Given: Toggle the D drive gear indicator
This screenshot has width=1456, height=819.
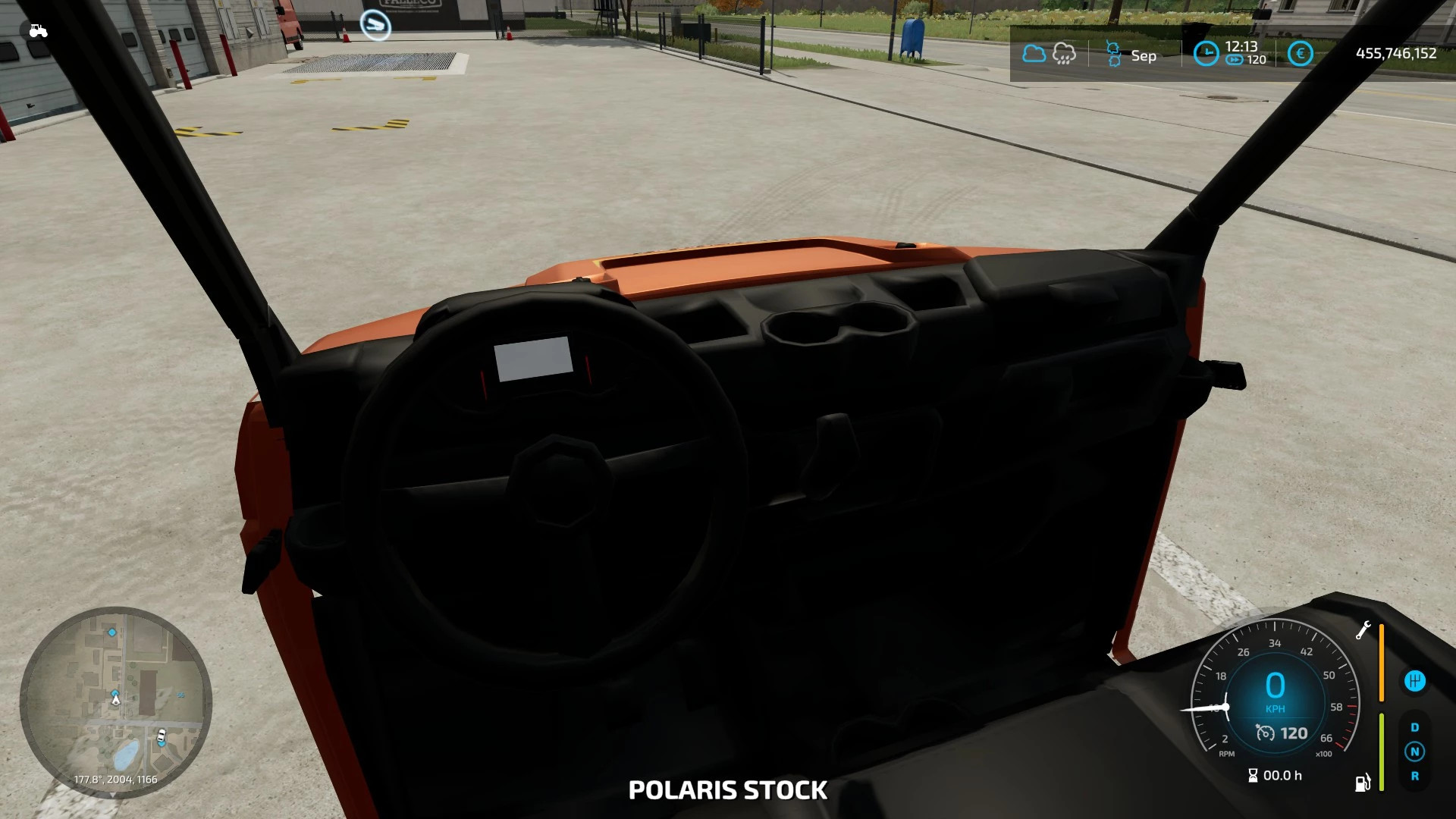Looking at the screenshot, I should (x=1415, y=727).
